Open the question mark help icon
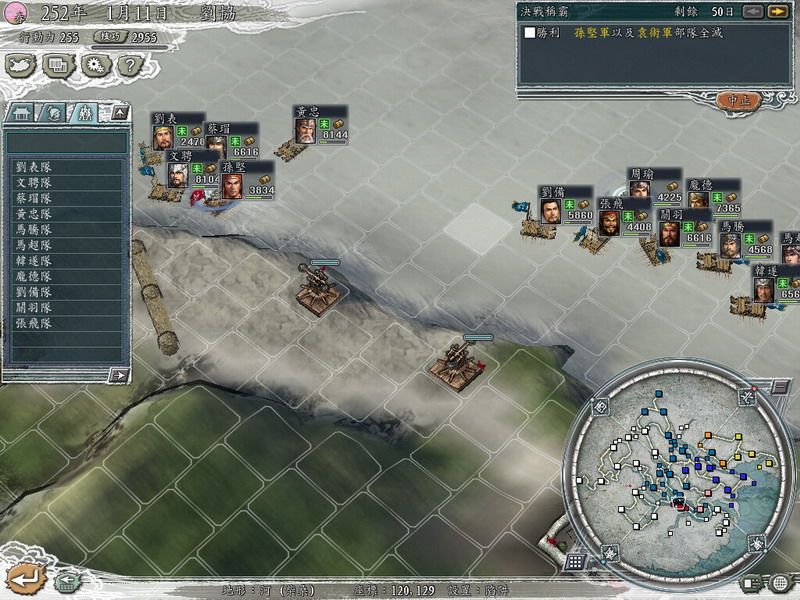The height and width of the screenshot is (600, 800). pyautogui.click(x=127, y=65)
